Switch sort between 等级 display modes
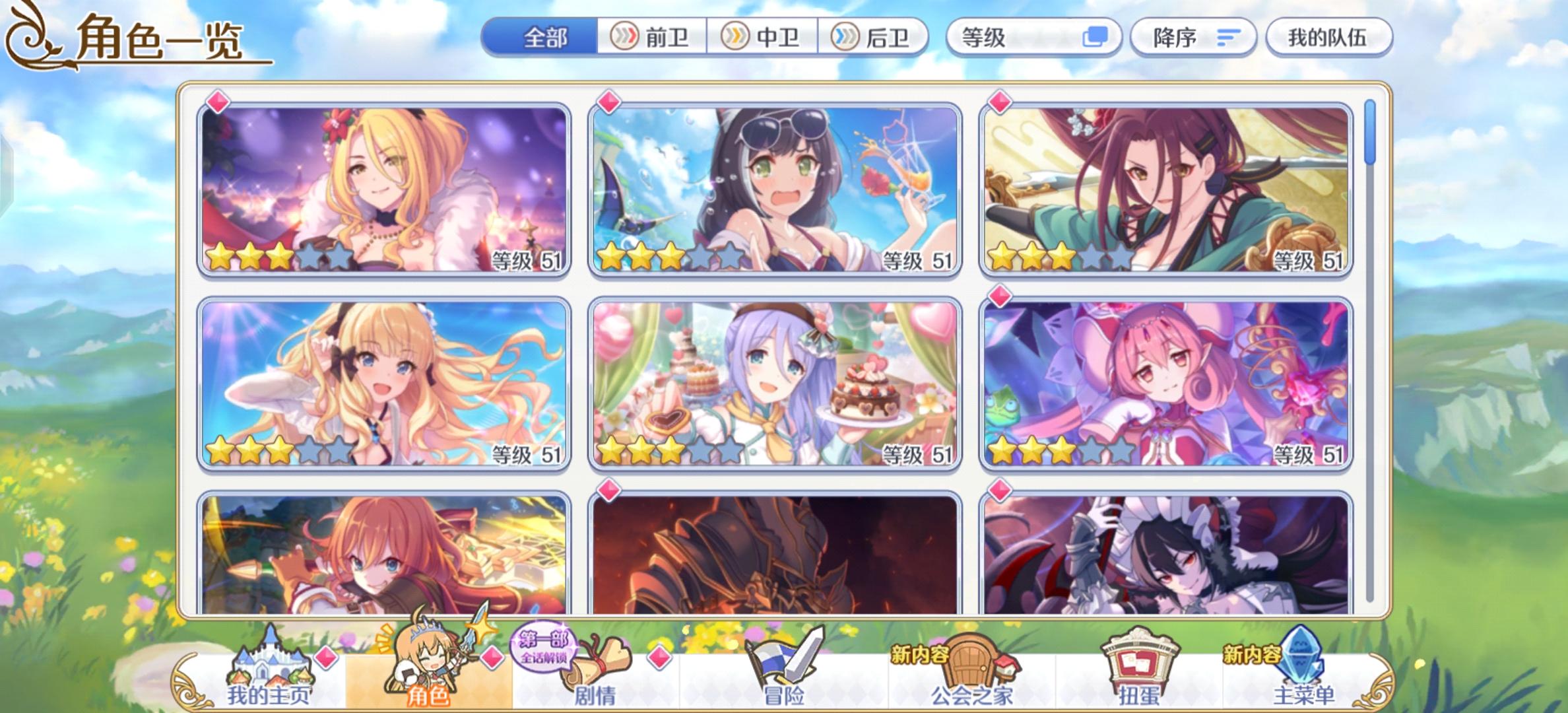The width and height of the screenshot is (1568, 713). click(x=1095, y=38)
